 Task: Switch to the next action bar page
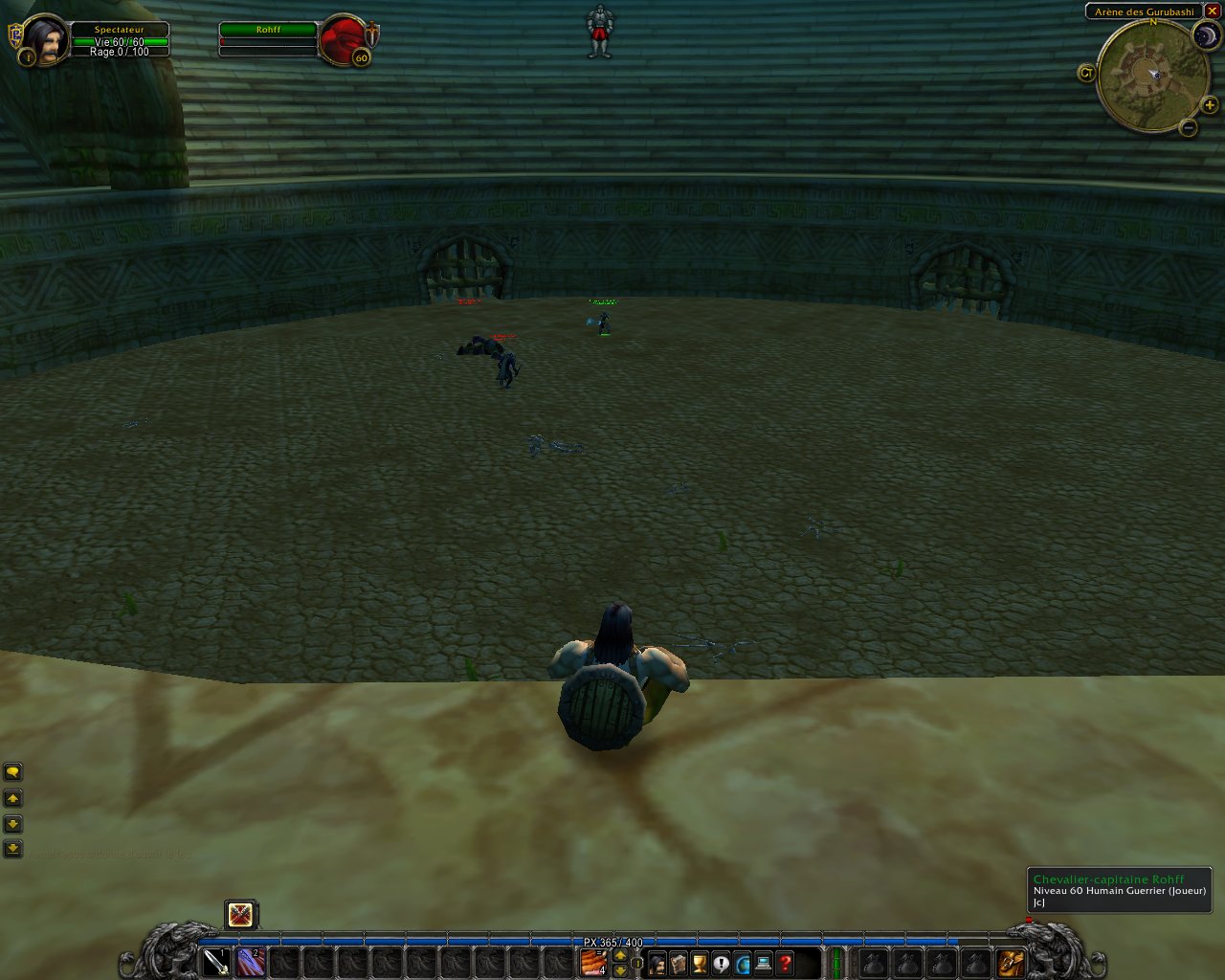coord(620,954)
